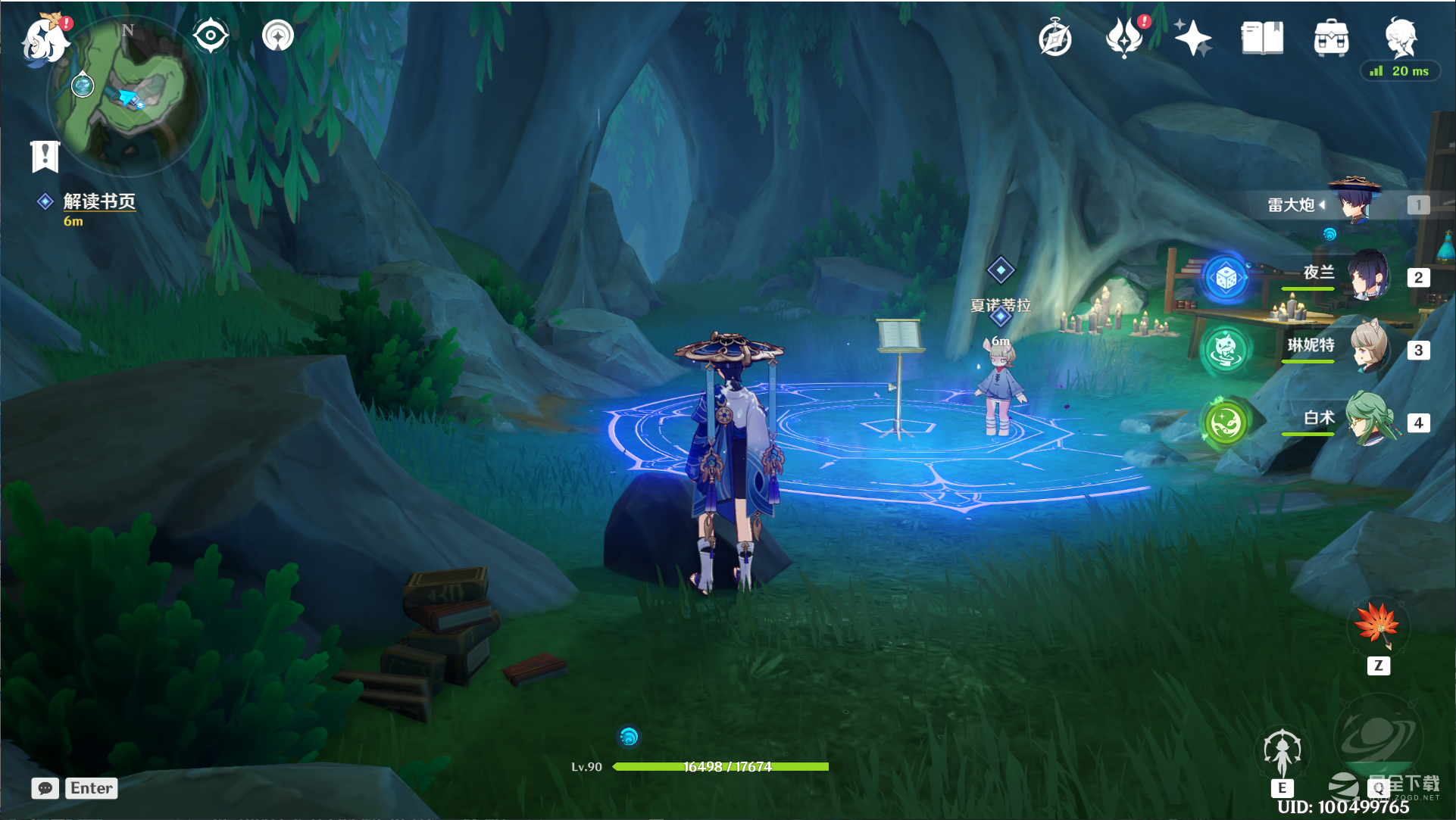Open the chat speech bubble
The width and height of the screenshot is (1456, 820).
click(45, 788)
